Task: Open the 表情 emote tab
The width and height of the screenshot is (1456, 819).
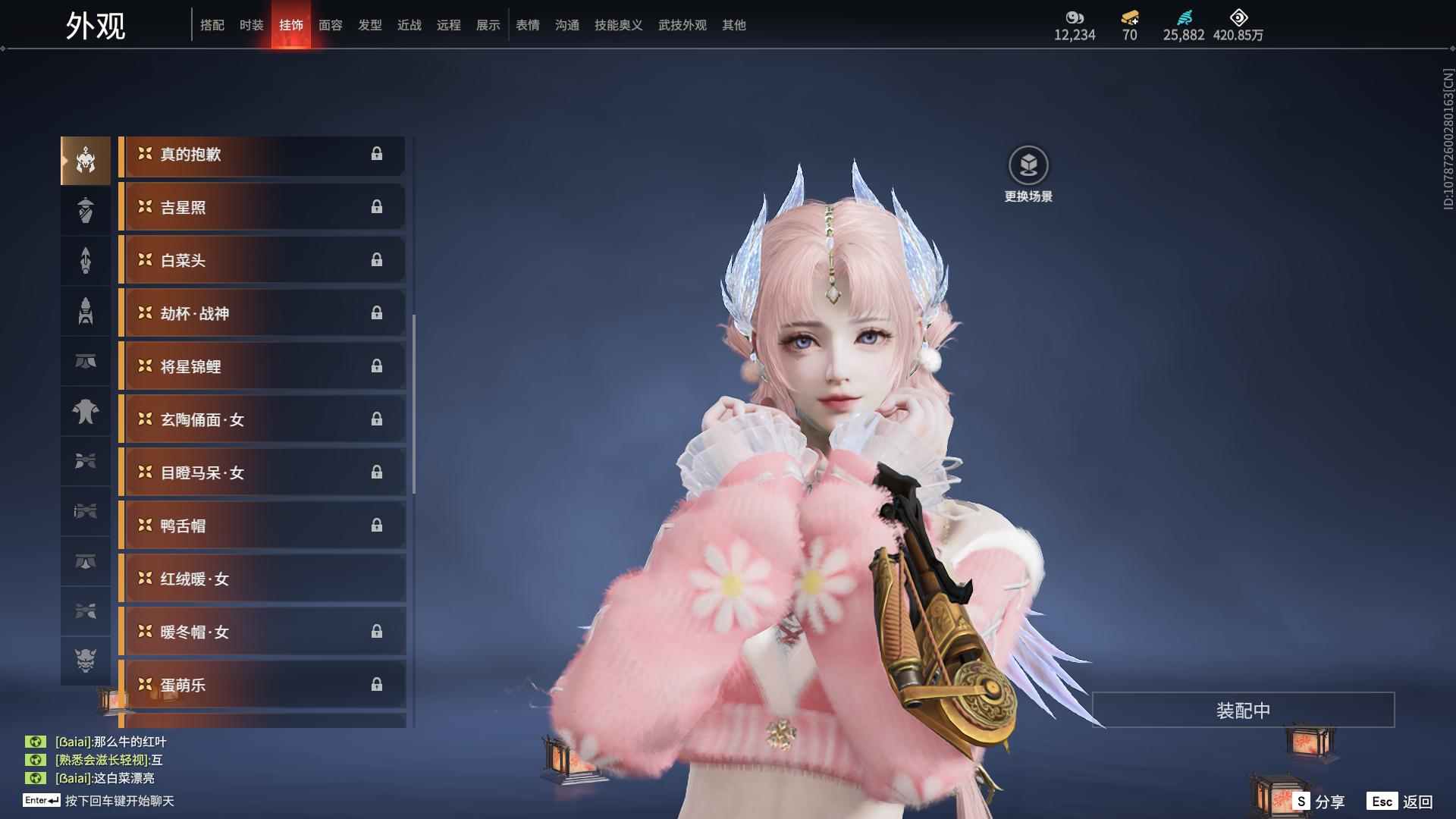Action: click(528, 25)
